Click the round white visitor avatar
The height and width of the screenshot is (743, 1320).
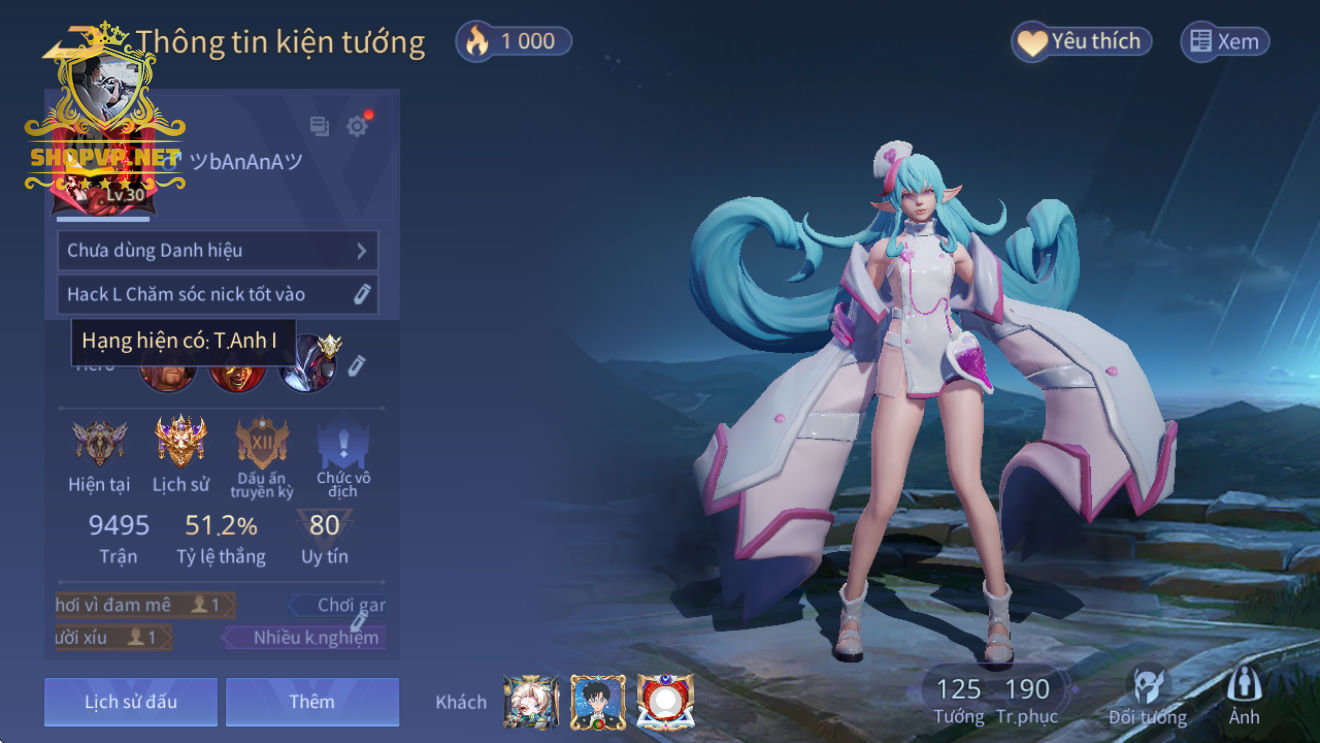665,702
